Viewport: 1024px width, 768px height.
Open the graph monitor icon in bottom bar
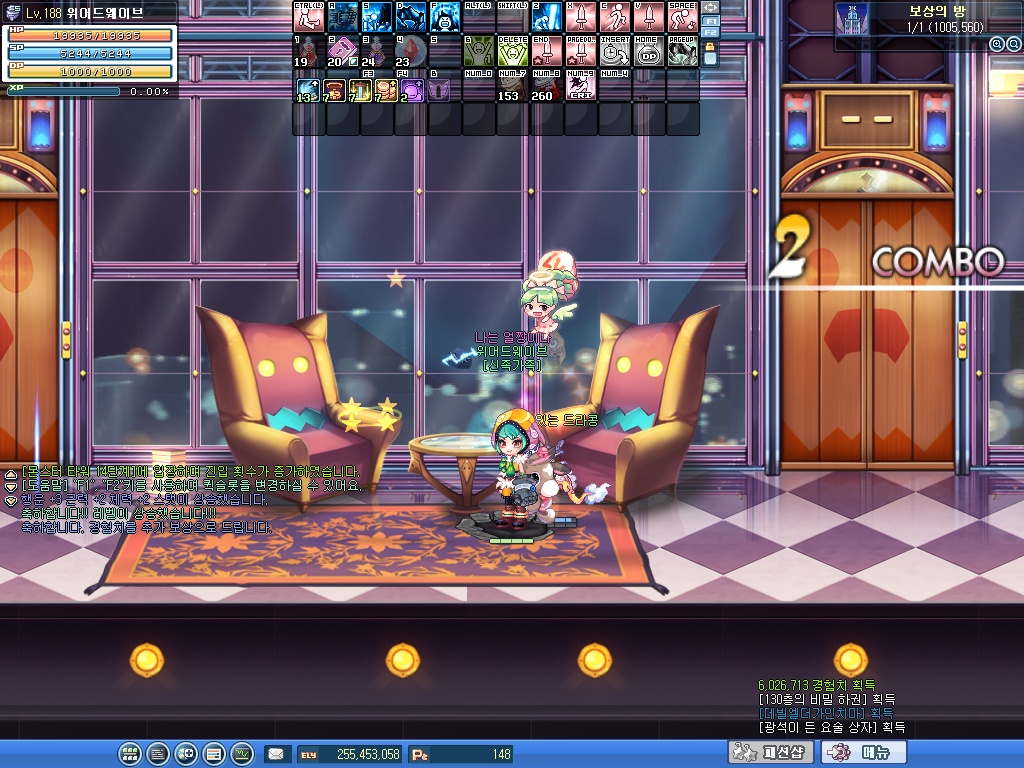pyautogui.click(x=242, y=754)
